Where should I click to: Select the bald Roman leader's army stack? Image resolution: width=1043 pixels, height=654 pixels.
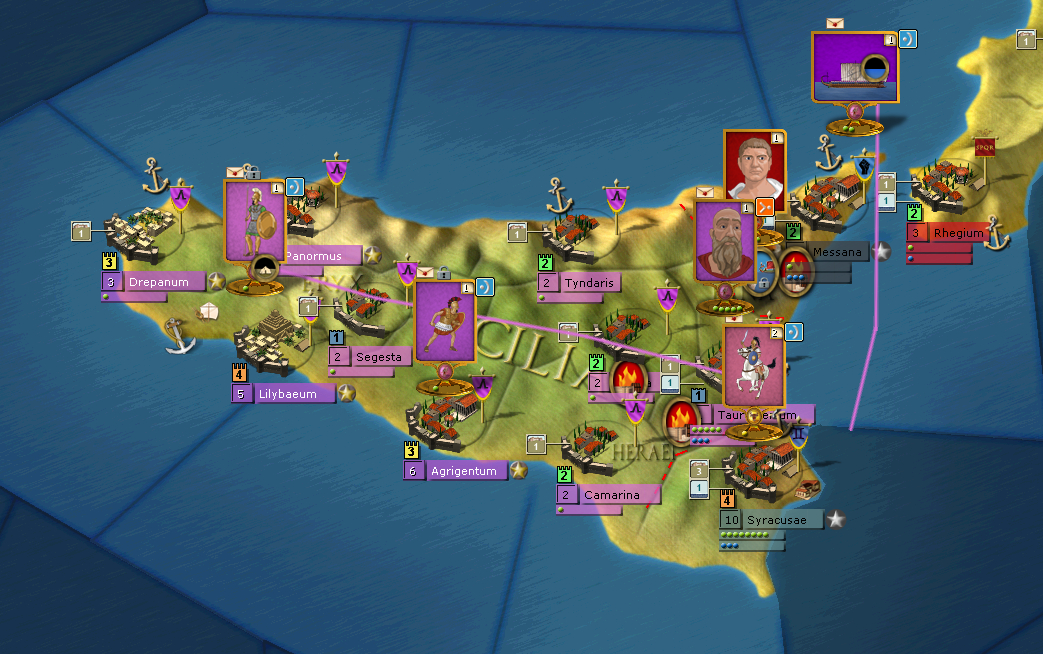pyautogui.click(x=754, y=165)
